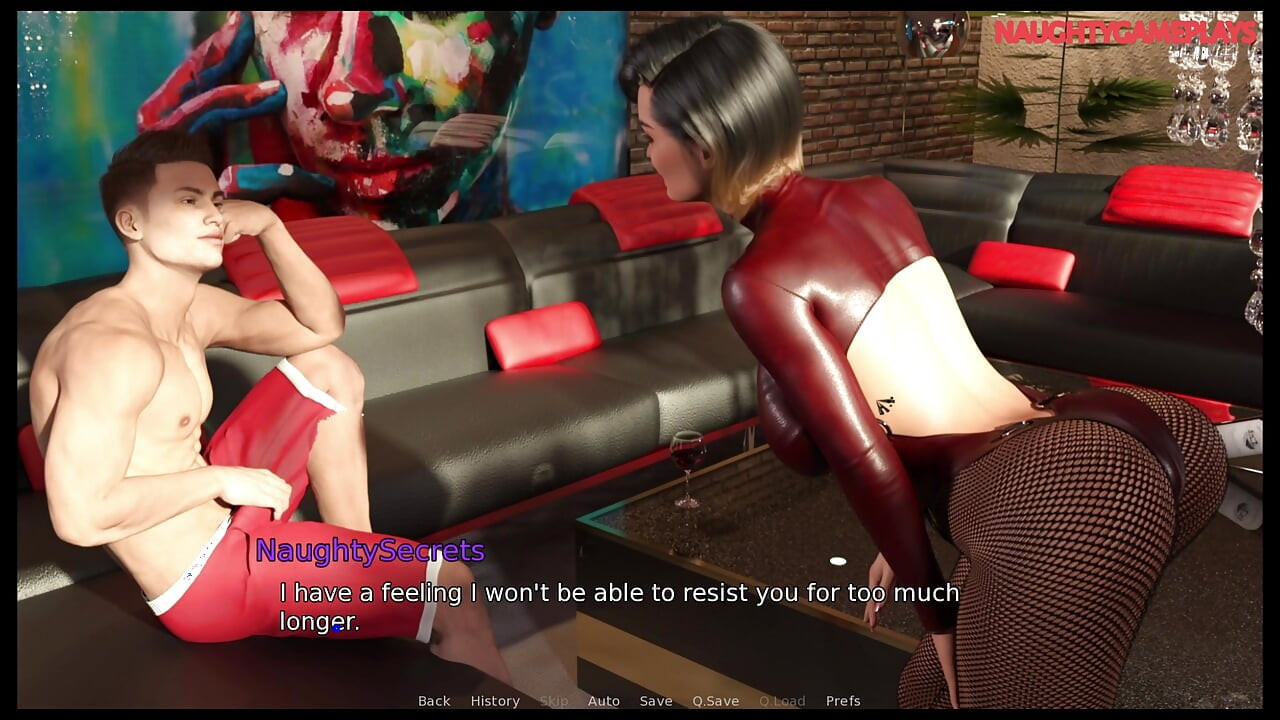Show past conversations via History
The height and width of the screenshot is (720, 1280).
pyautogui.click(x=496, y=701)
